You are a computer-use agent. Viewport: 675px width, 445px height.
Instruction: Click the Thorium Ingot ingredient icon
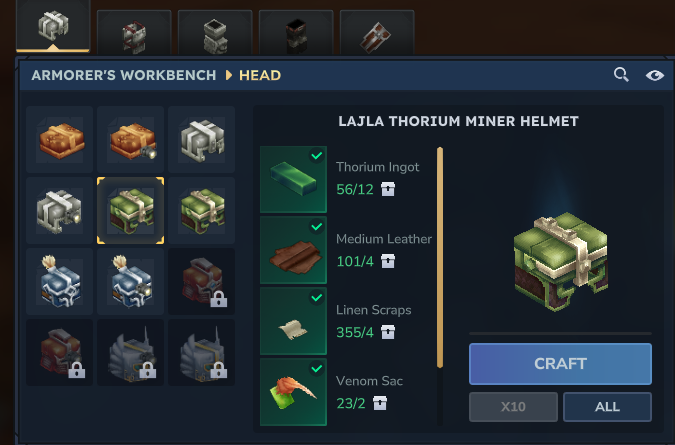[x=293, y=180]
